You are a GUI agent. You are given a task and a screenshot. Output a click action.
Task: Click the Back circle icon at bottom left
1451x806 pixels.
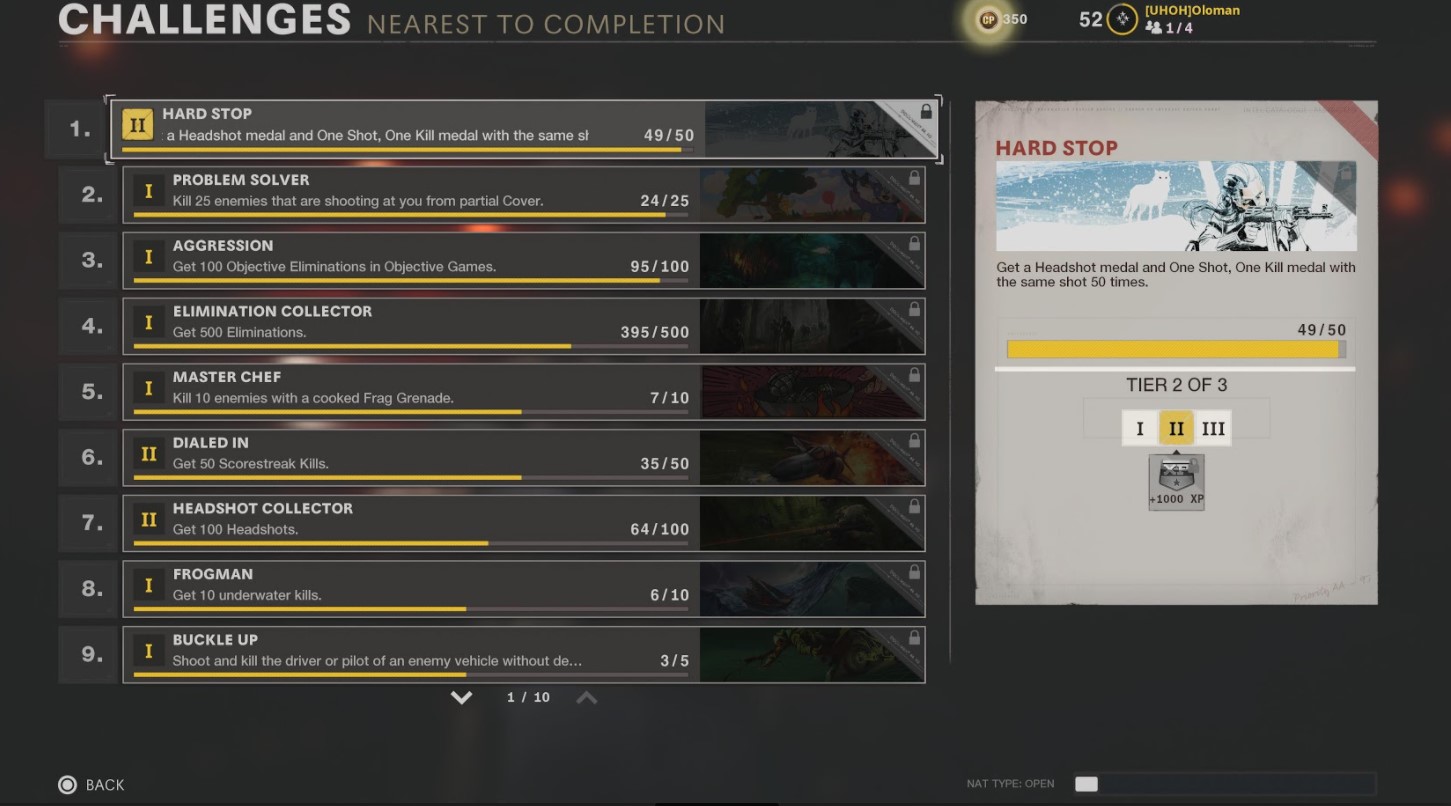coord(65,785)
